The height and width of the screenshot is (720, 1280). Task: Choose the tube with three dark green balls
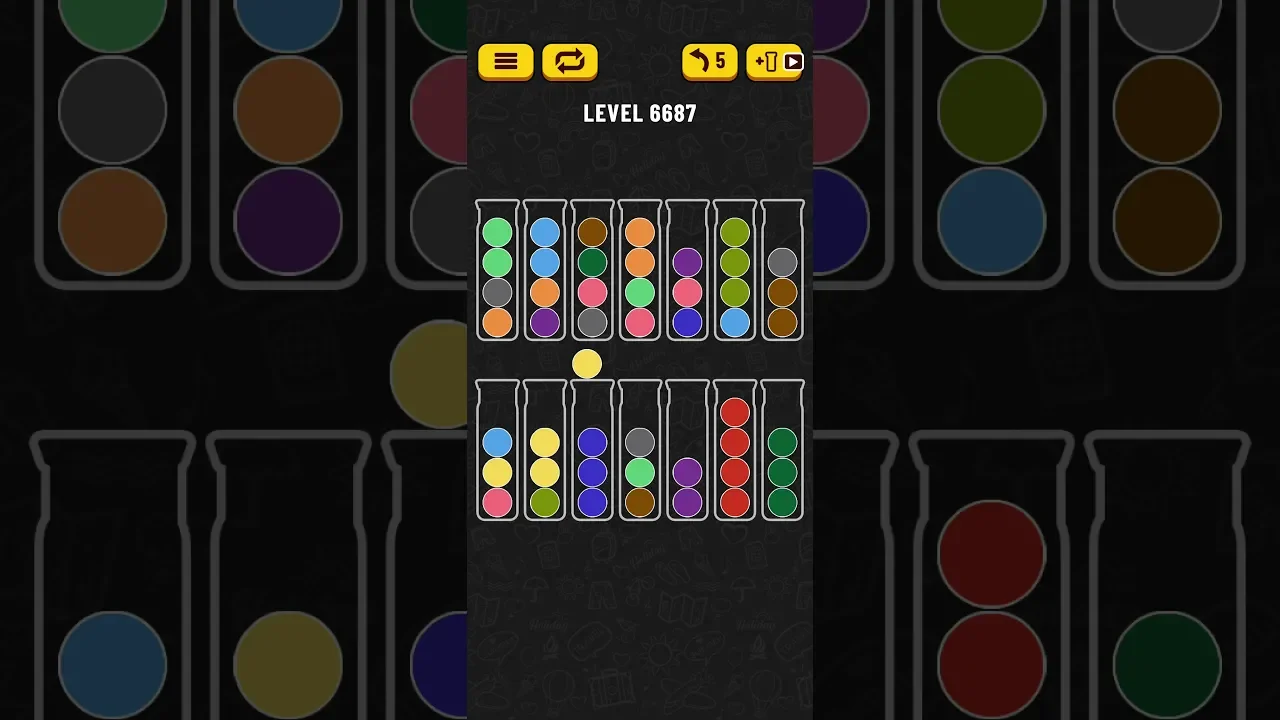click(782, 452)
